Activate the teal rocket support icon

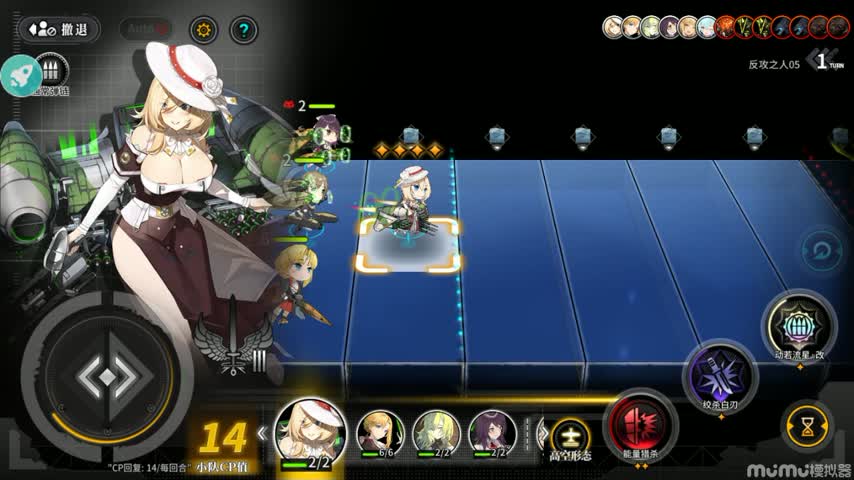[20, 74]
